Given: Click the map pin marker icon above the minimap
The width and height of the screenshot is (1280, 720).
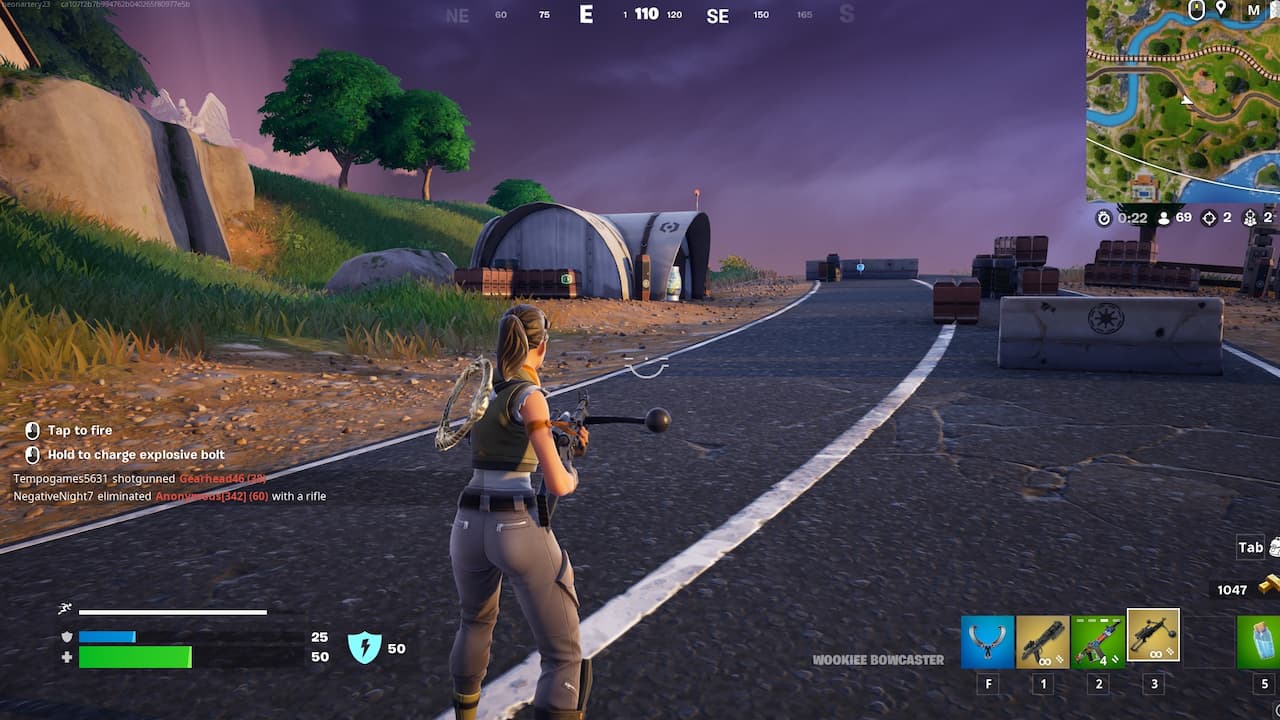Looking at the screenshot, I should 1222,8.
